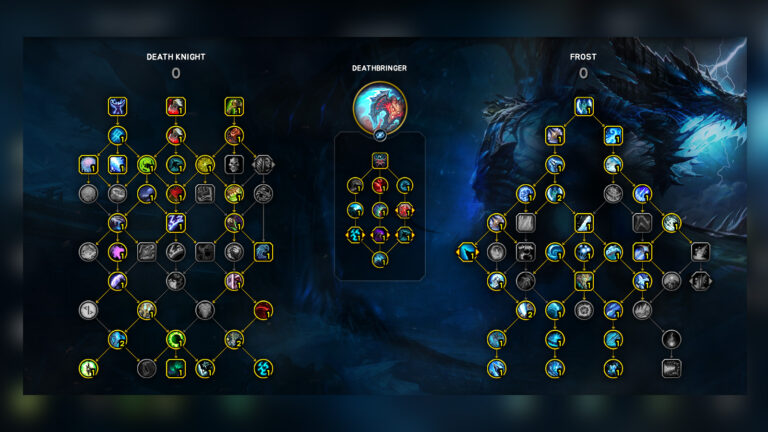
Task: Select the gray skull talent in the Death Knight tree
Action: pos(234,164)
